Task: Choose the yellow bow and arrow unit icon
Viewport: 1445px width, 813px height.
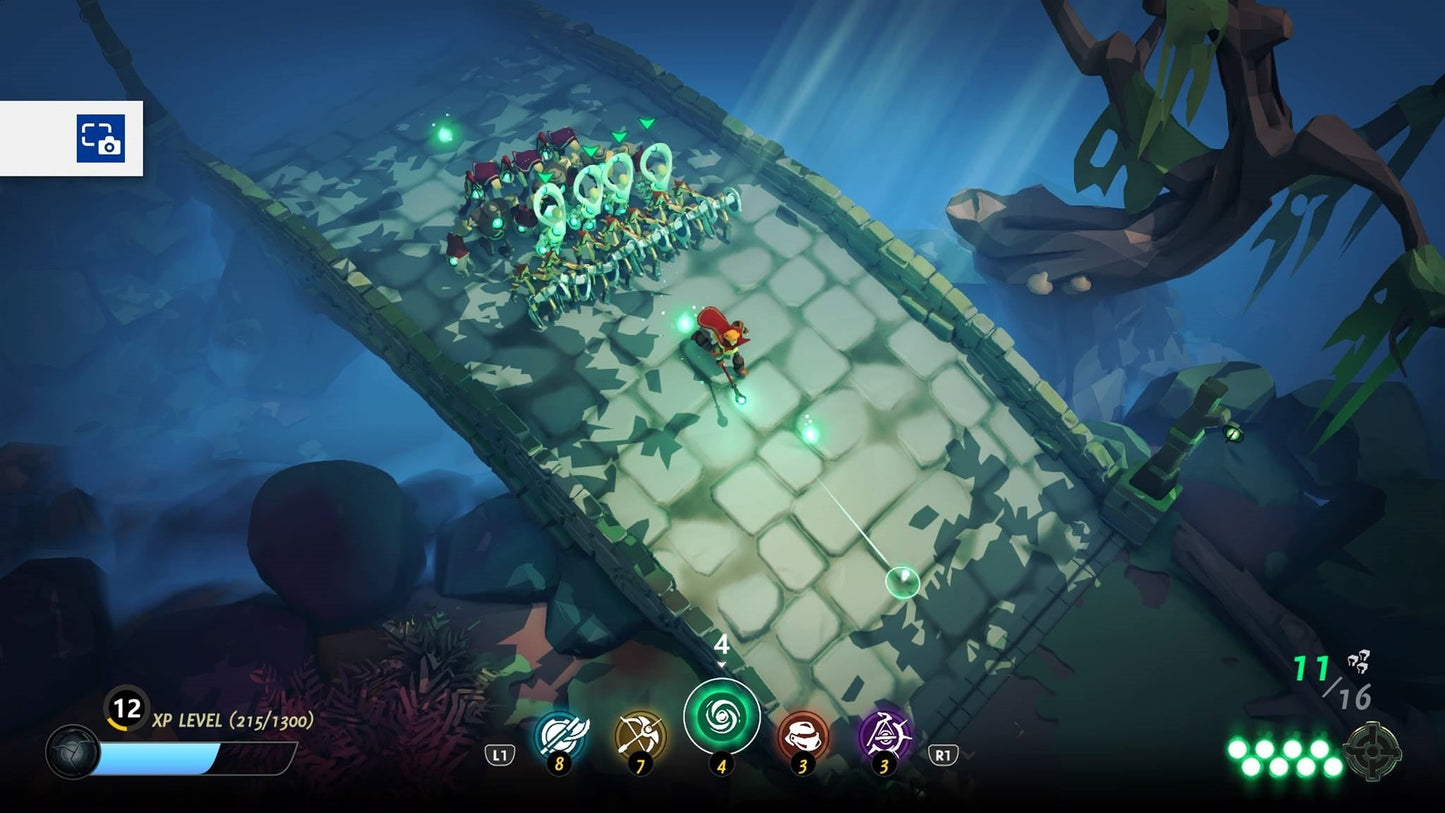Action: pos(640,735)
